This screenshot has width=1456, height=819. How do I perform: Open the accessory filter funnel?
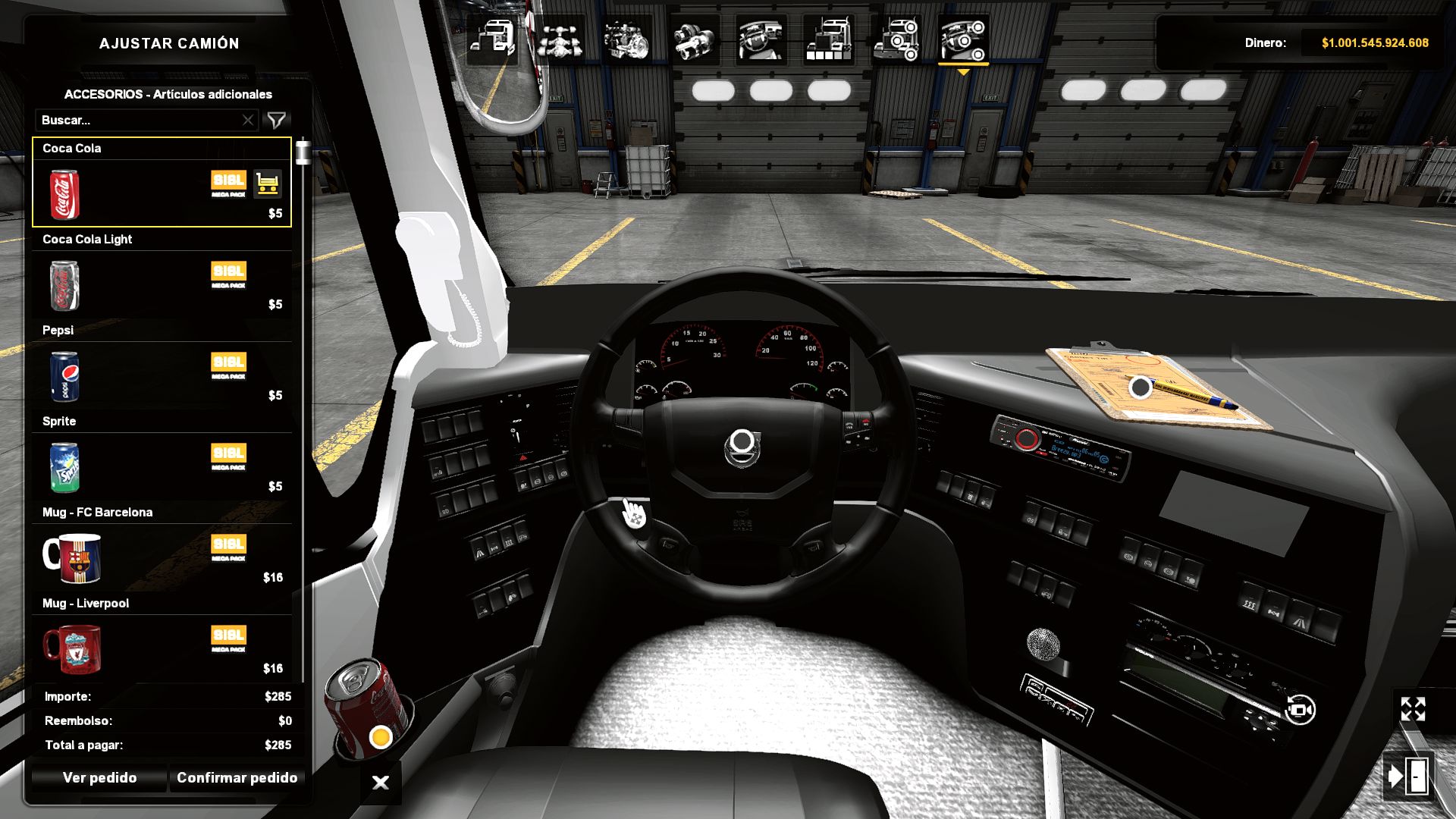[x=277, y=121]
